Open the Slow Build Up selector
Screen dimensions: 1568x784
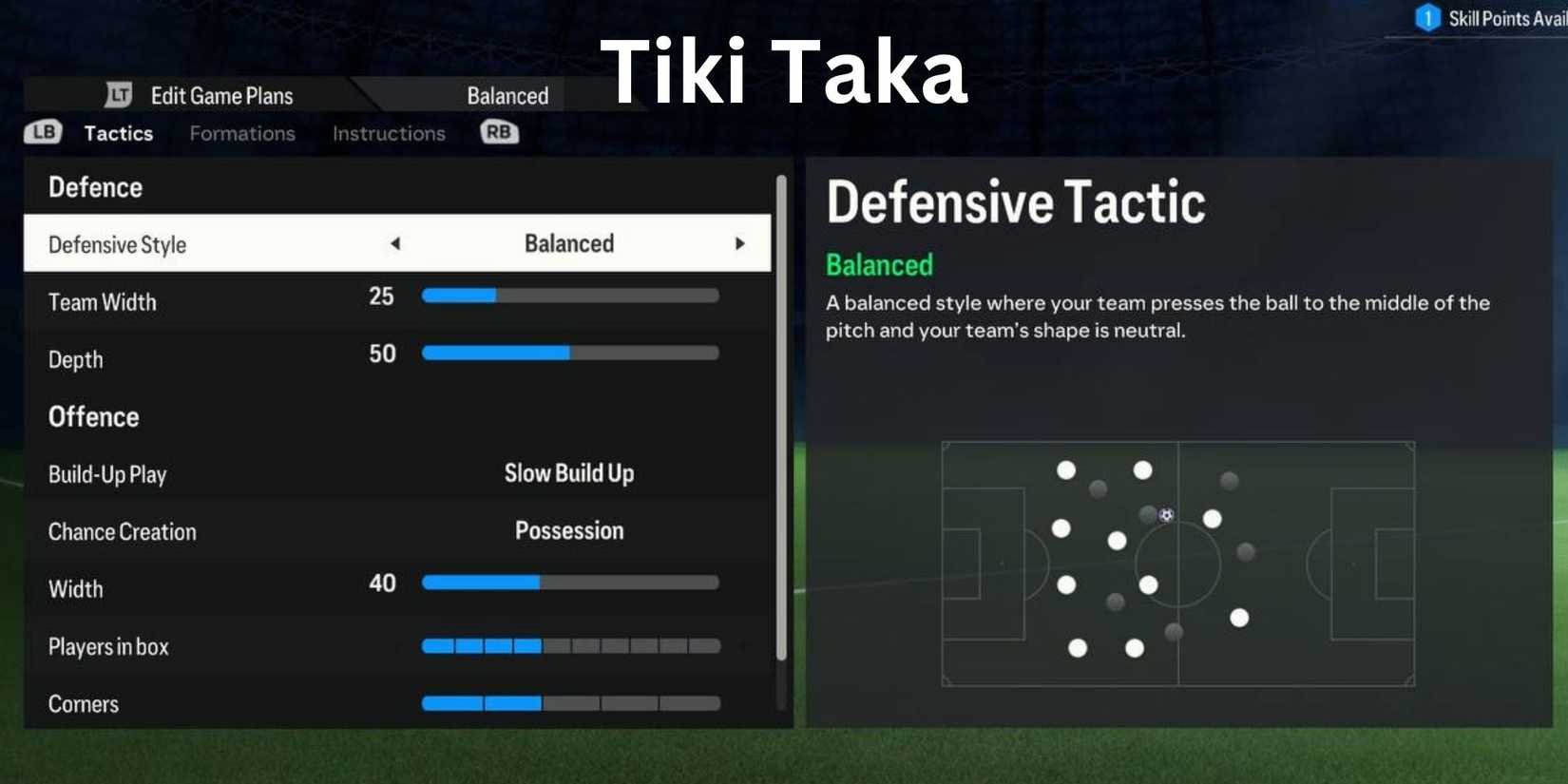(x=568, y=473)
